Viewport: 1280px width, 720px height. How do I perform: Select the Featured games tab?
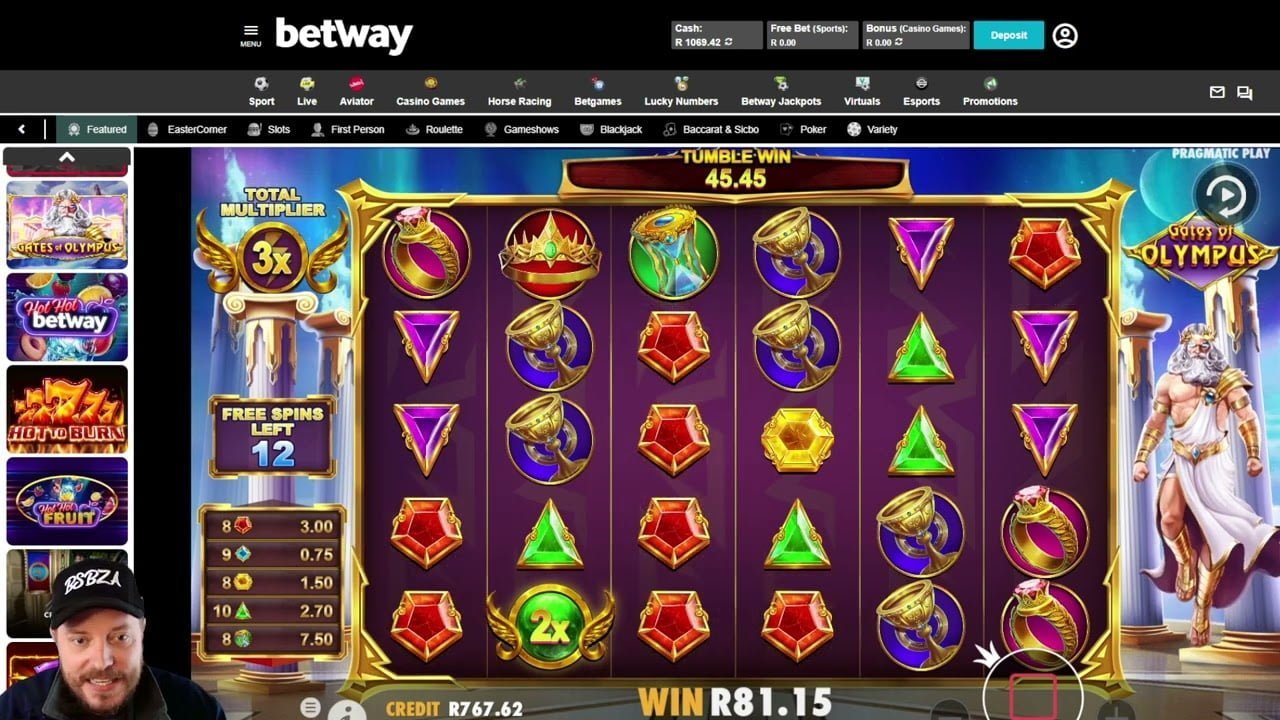click(x=97, y=129)
